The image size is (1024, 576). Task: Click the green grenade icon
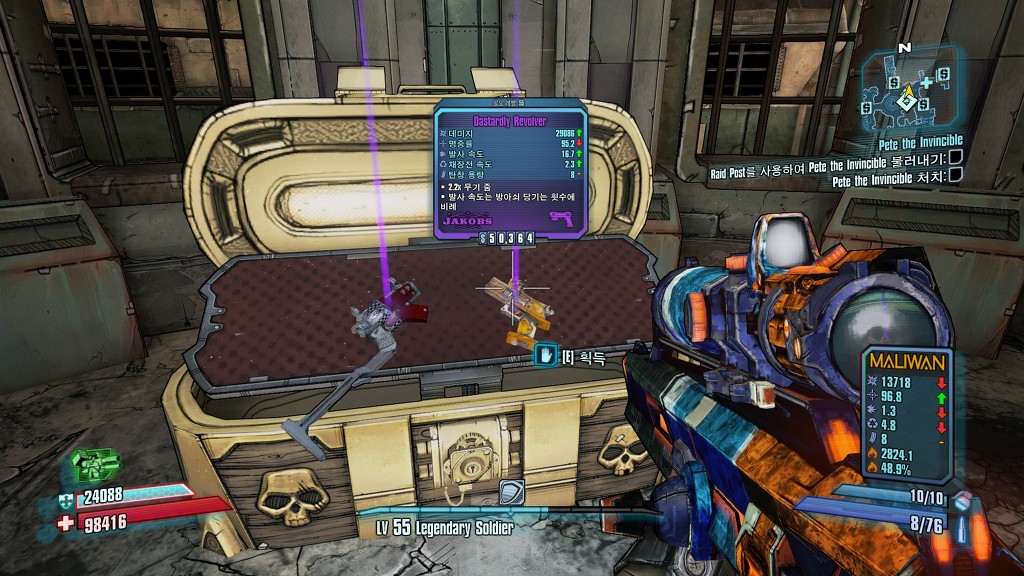click(96, 465)
